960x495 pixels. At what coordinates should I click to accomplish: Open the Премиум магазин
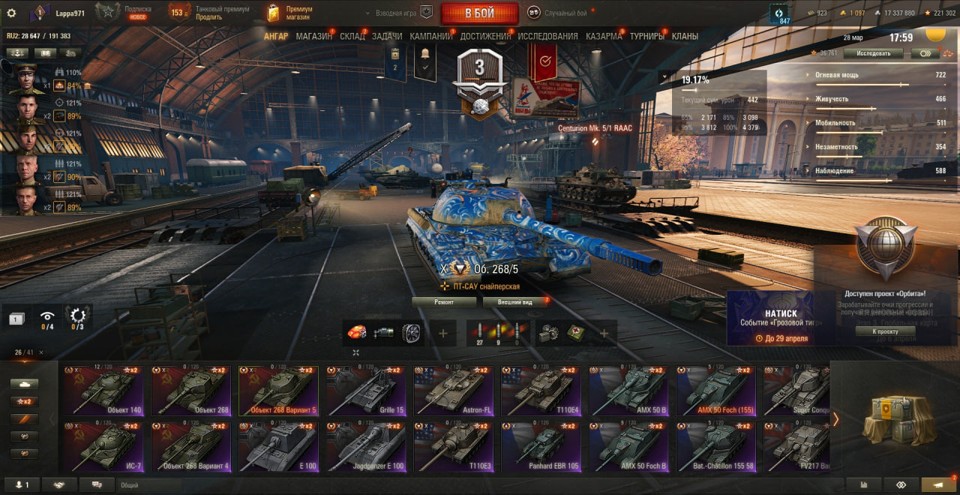pyautogui.click(x=288, y=13)
